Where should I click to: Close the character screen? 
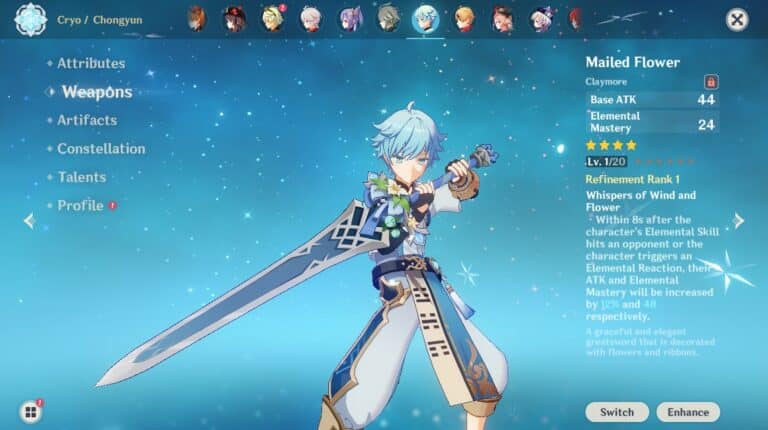737,19
